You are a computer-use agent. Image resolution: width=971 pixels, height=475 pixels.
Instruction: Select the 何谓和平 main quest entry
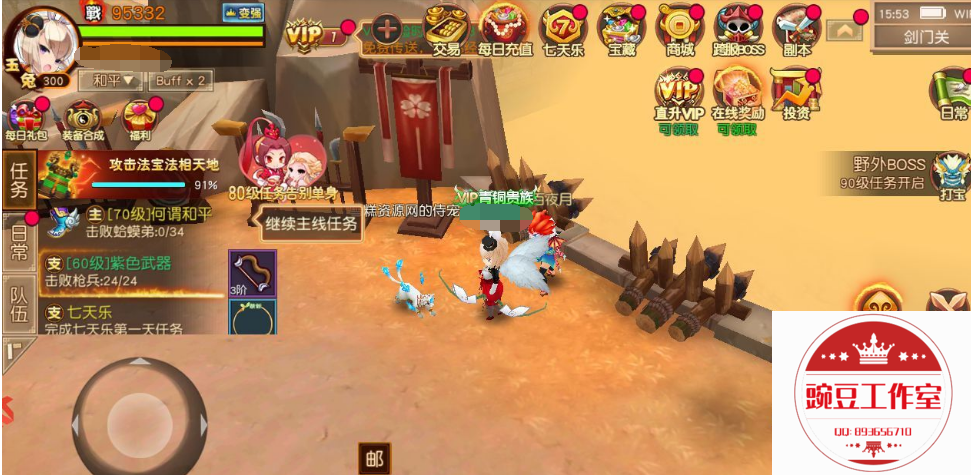point(140,222)
